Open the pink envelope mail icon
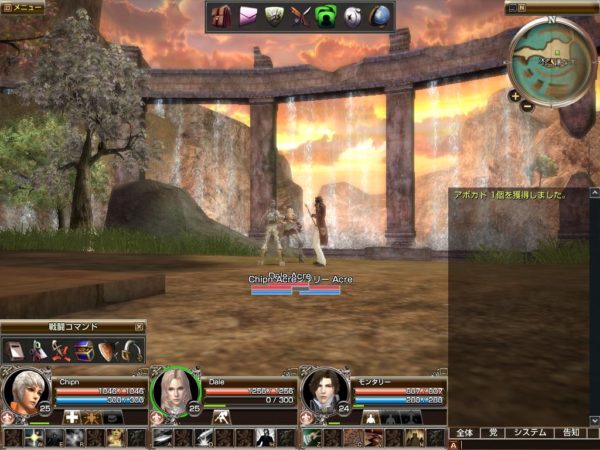Image resolution: width=600 pixels, height=450 pixels. 248,16
